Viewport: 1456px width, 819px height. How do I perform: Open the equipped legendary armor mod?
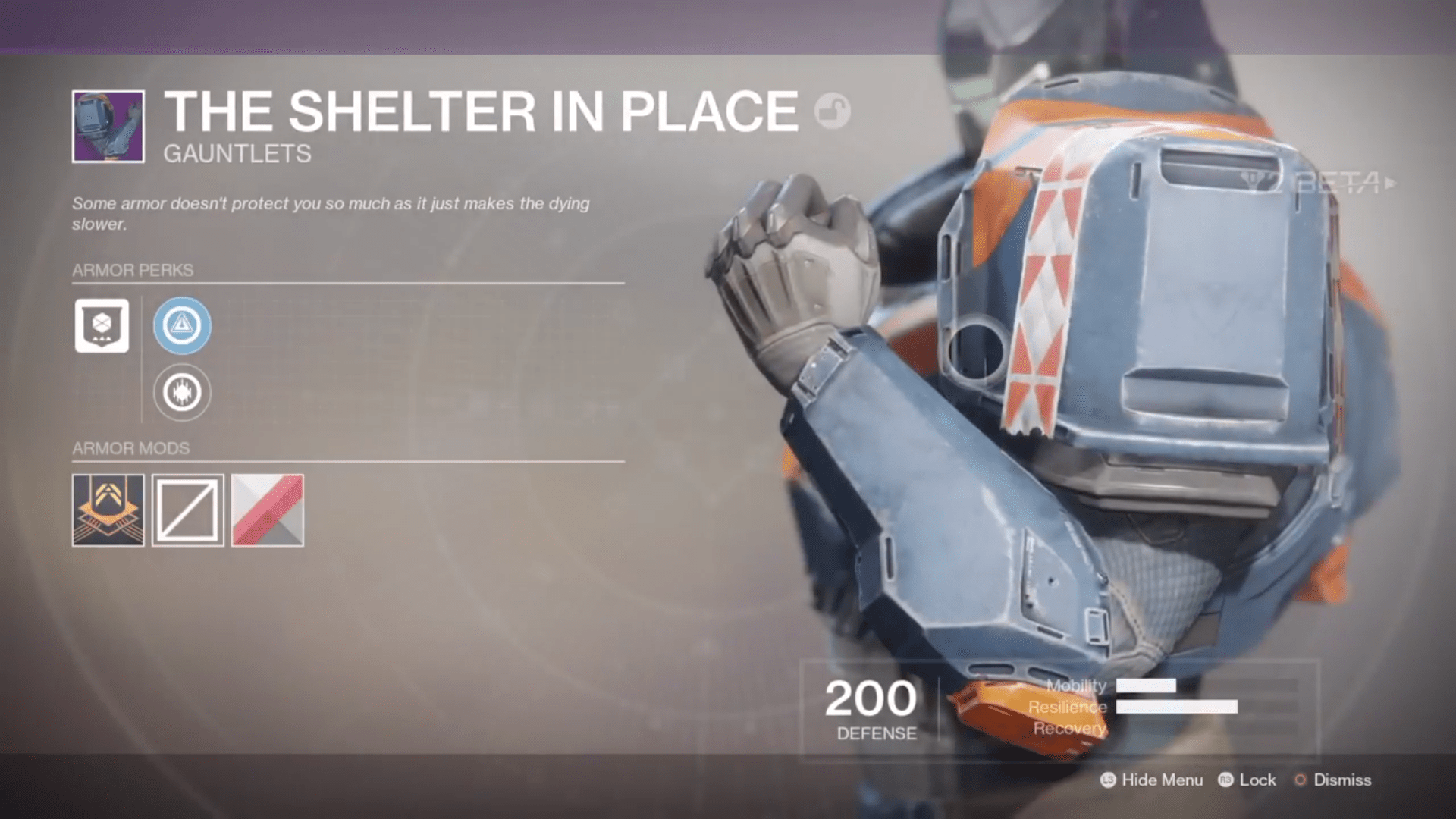(108, 509)
